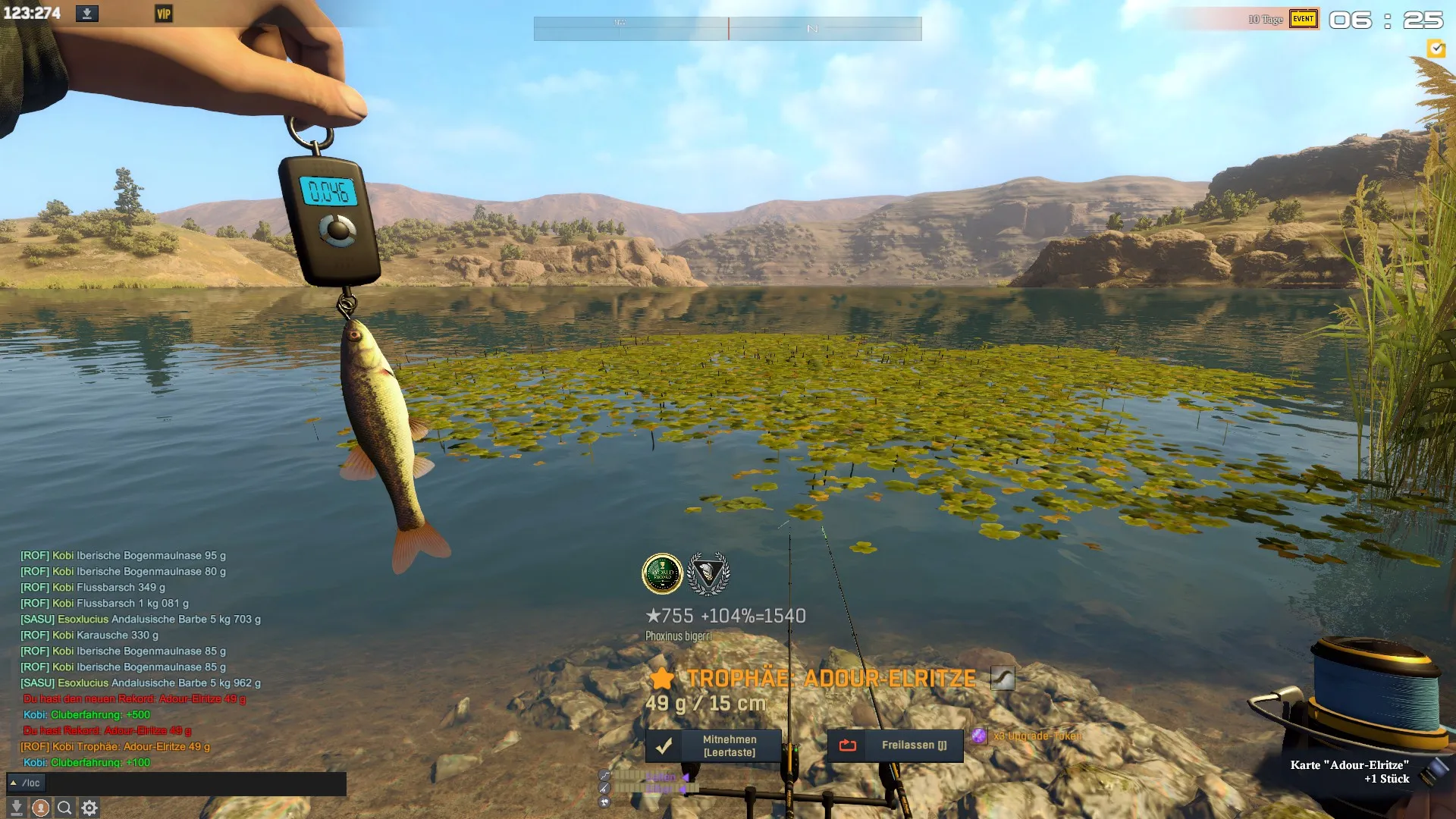Open the yellow EVENT badge

(1304, 19)
